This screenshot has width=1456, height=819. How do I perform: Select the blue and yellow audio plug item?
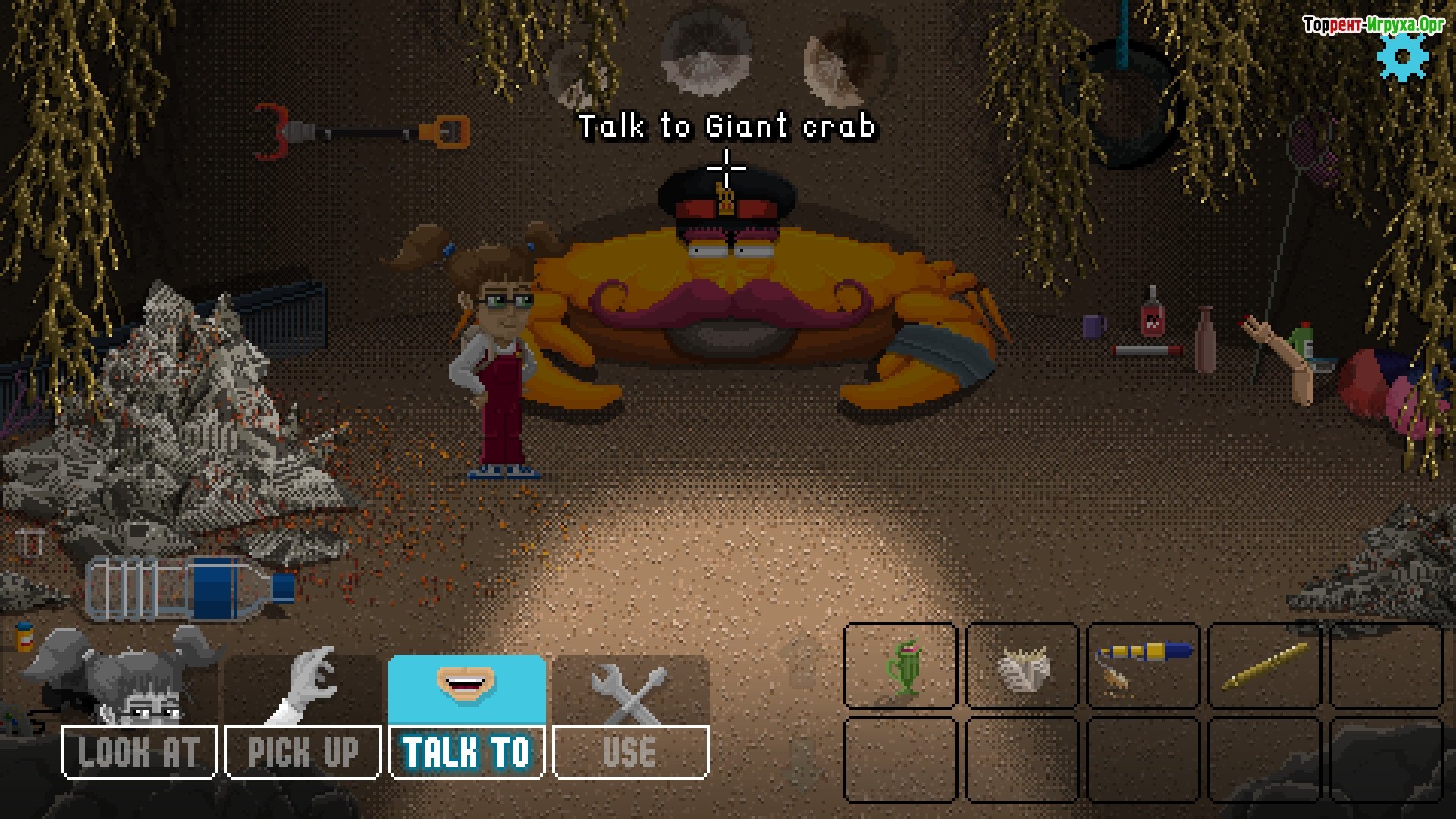tap(1144, 663)
